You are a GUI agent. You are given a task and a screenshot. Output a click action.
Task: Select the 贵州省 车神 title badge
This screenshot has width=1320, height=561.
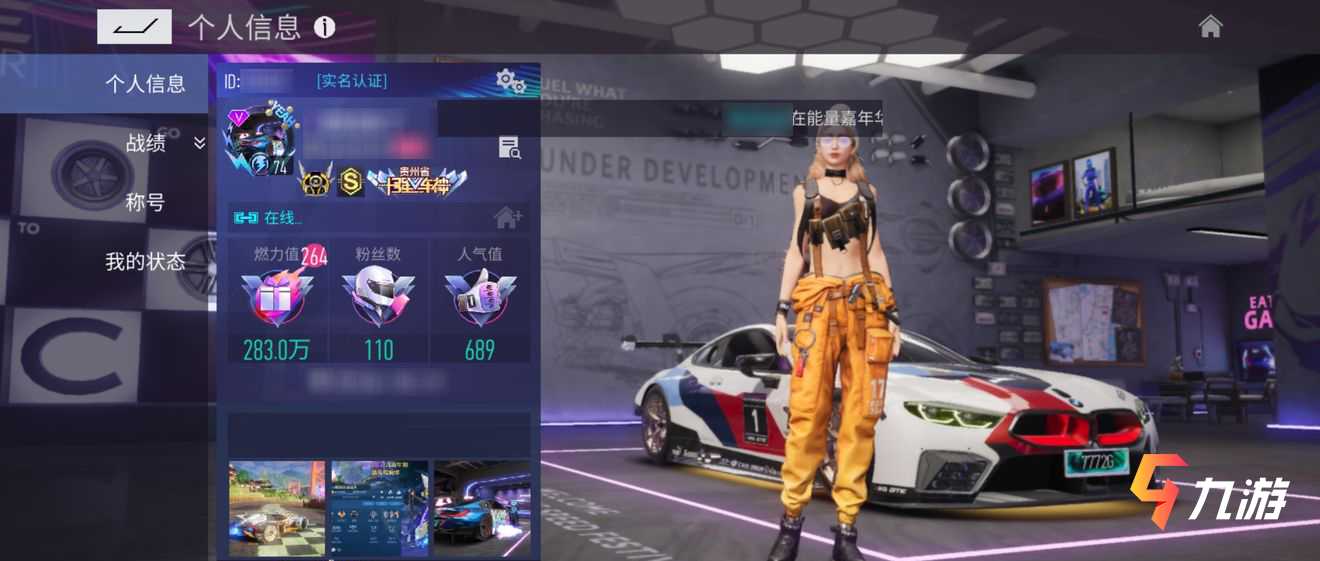[419, 181]
